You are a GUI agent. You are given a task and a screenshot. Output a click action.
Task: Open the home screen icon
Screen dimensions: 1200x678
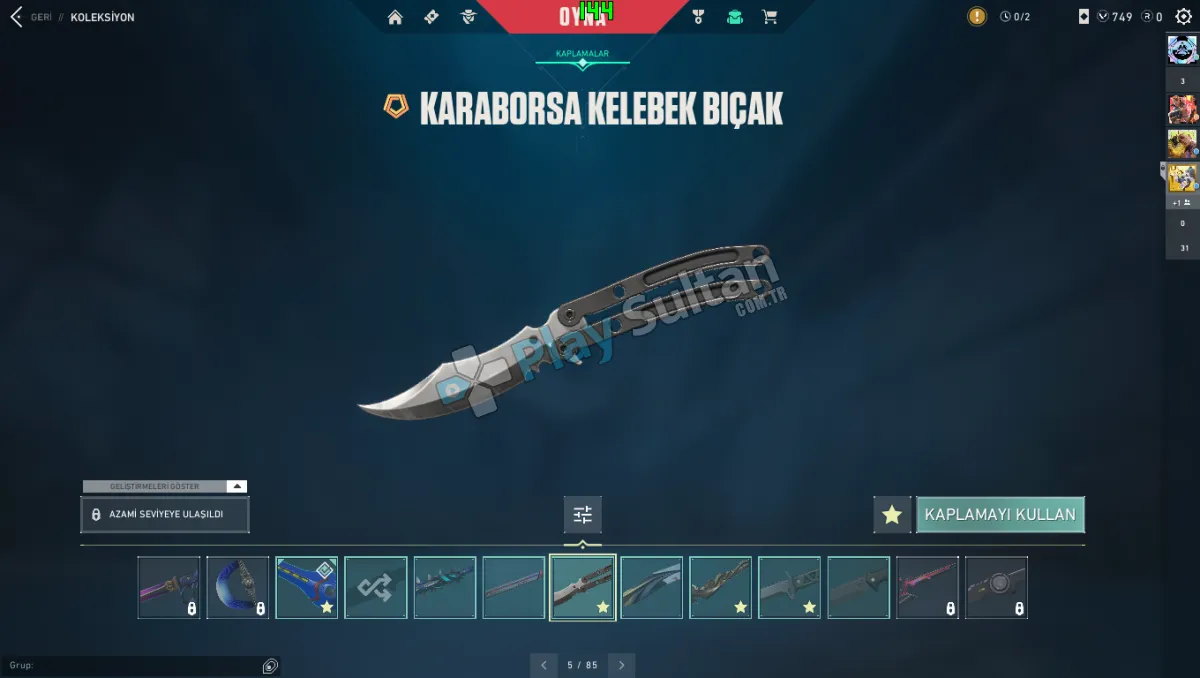(x=395, y=17)
